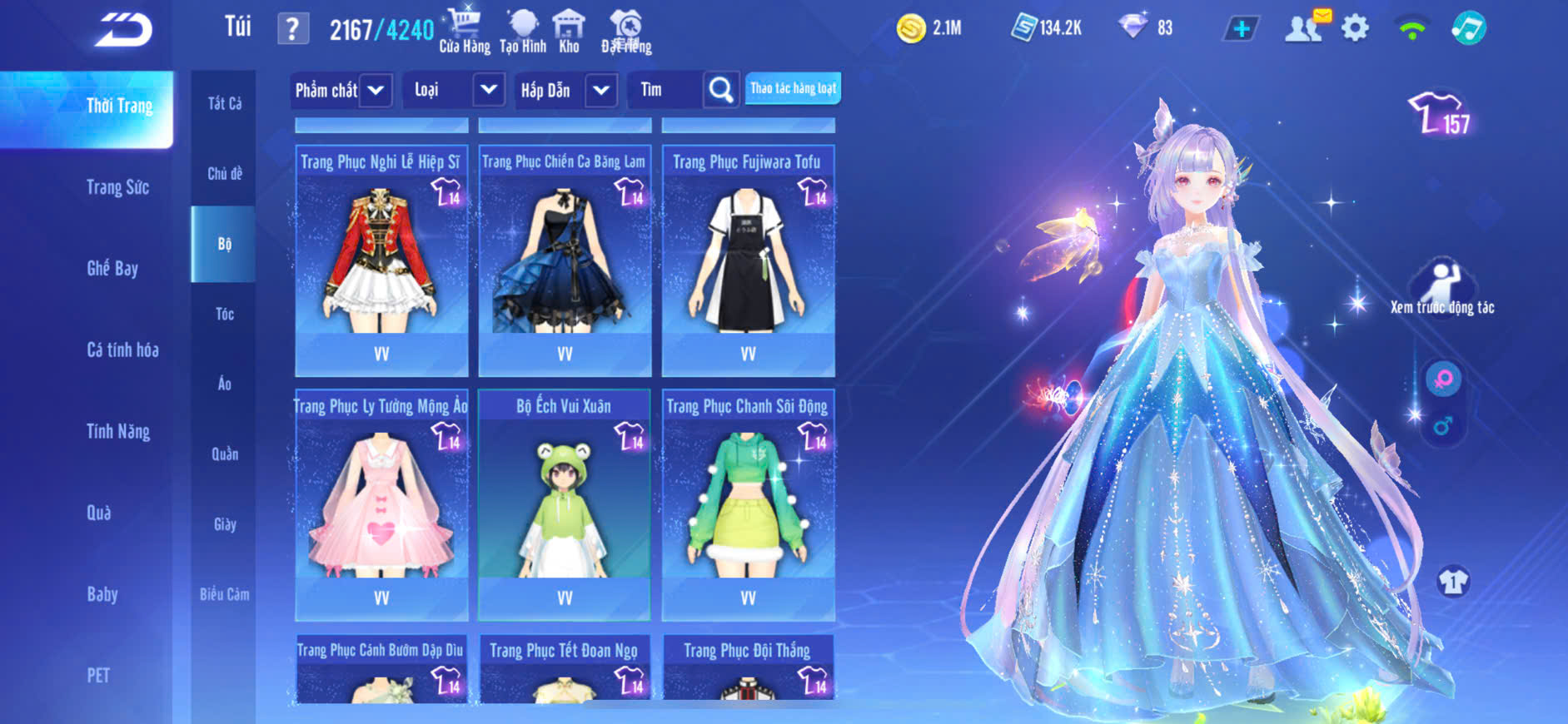
Task: Select Trang Phục Fujiwara Tofu outfit
Action: tap(748, 260)
